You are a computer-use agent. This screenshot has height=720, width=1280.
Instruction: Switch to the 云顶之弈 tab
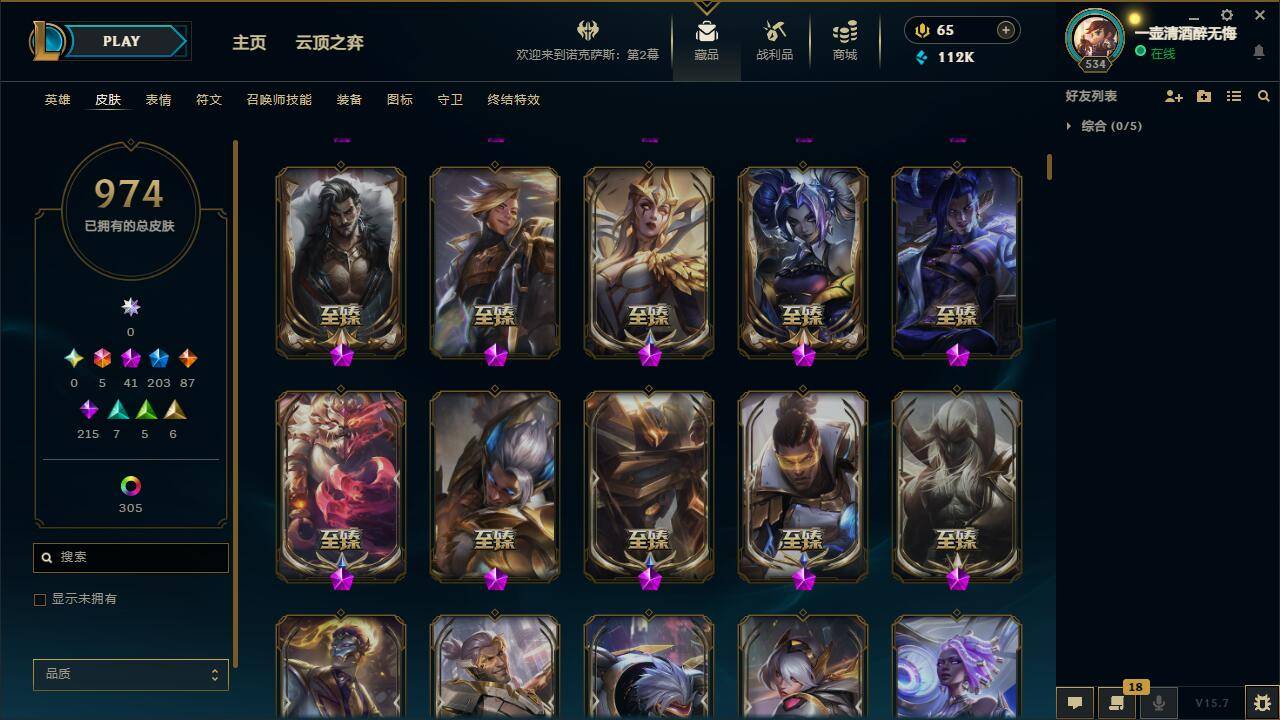[x=330, y=42]
